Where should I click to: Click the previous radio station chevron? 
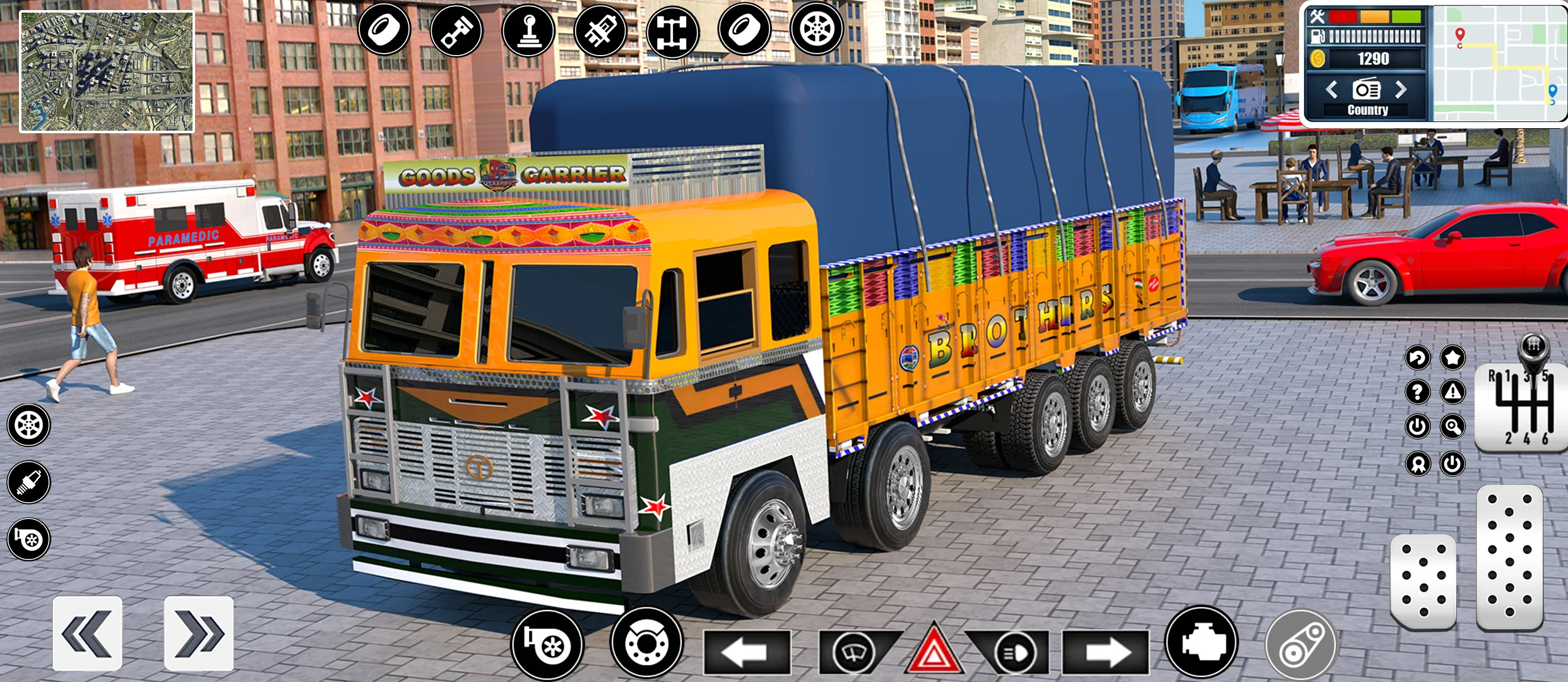point(1332,90)
